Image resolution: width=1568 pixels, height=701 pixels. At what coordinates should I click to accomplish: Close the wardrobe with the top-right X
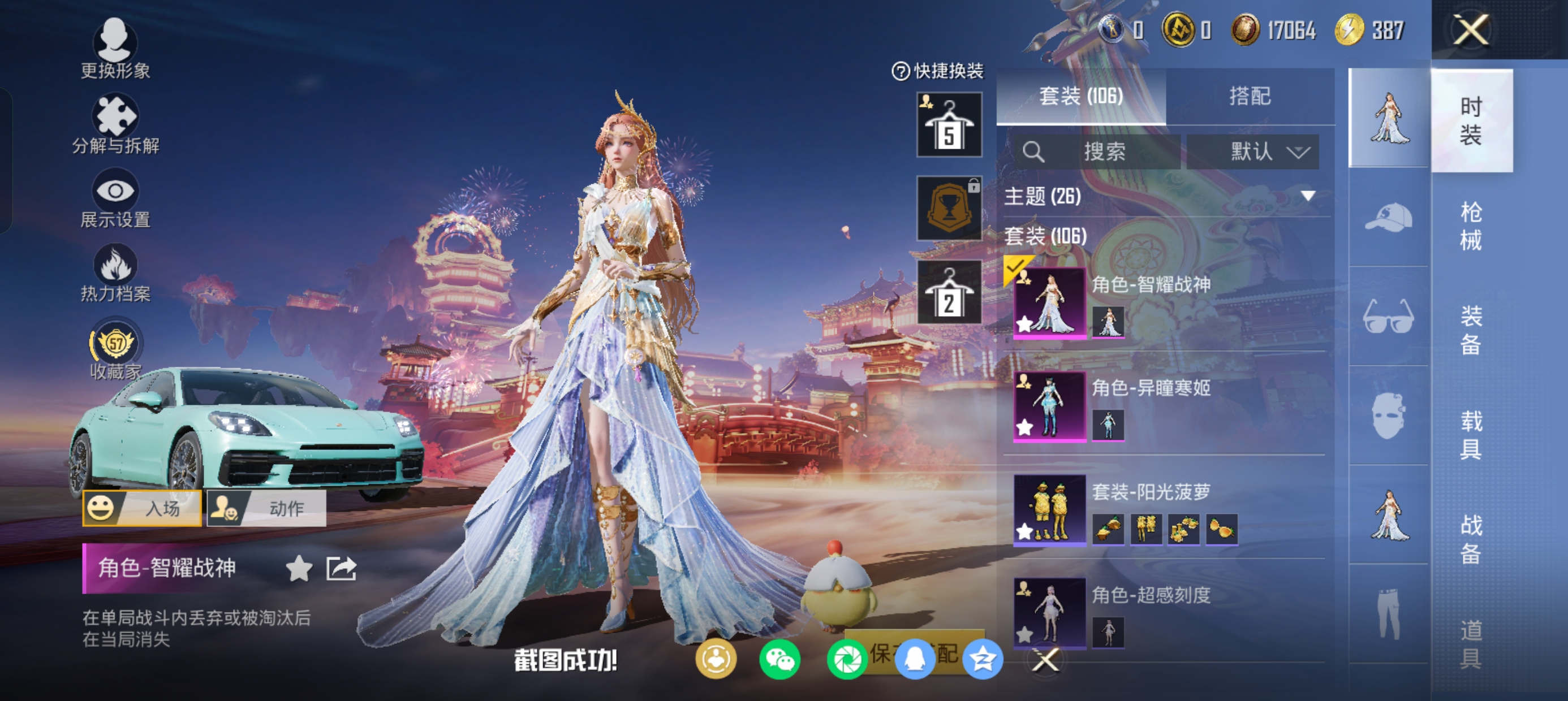pyautogui.click(x=1471, y=29)
